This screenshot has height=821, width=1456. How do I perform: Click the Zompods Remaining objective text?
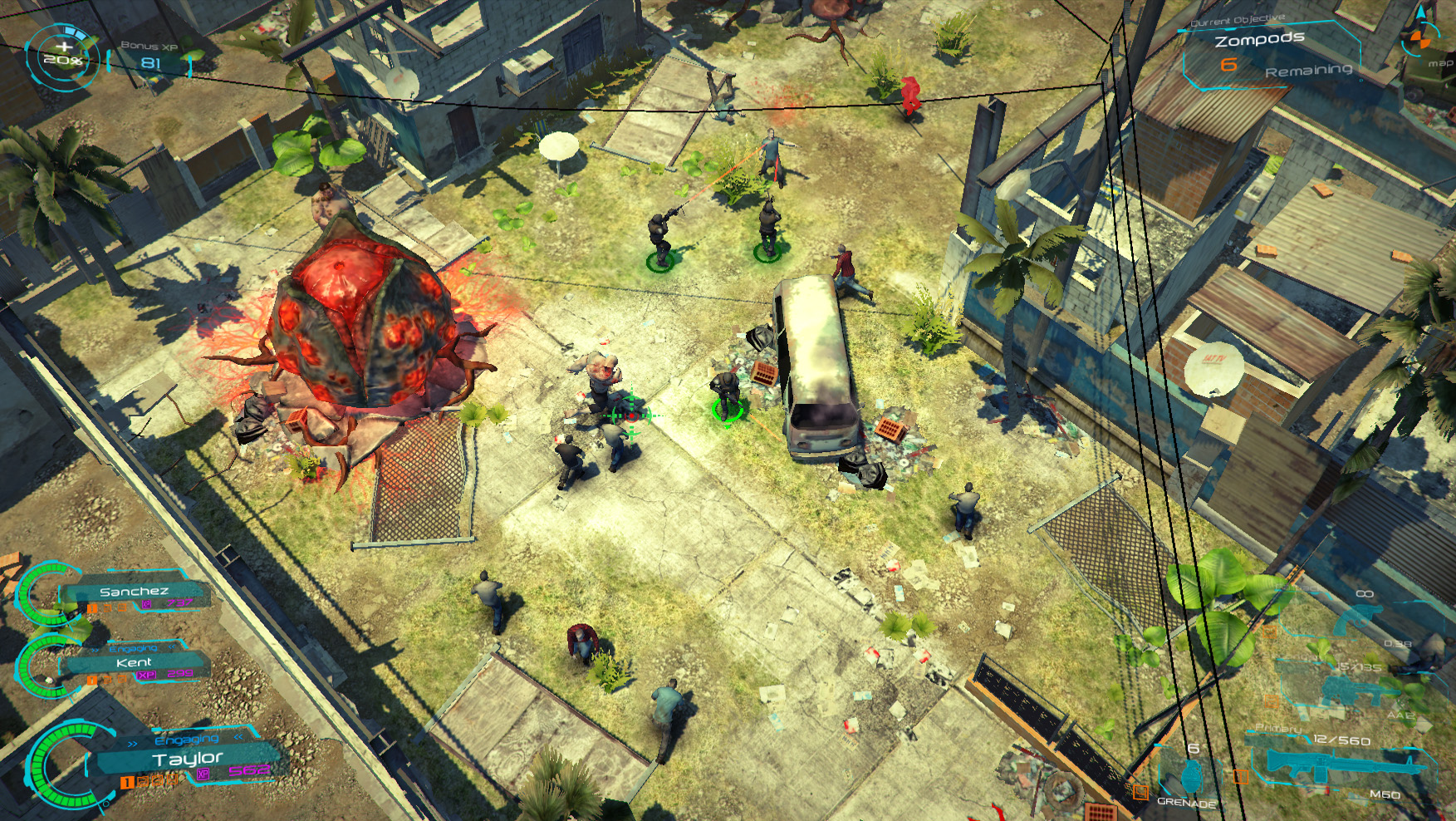1310,66
